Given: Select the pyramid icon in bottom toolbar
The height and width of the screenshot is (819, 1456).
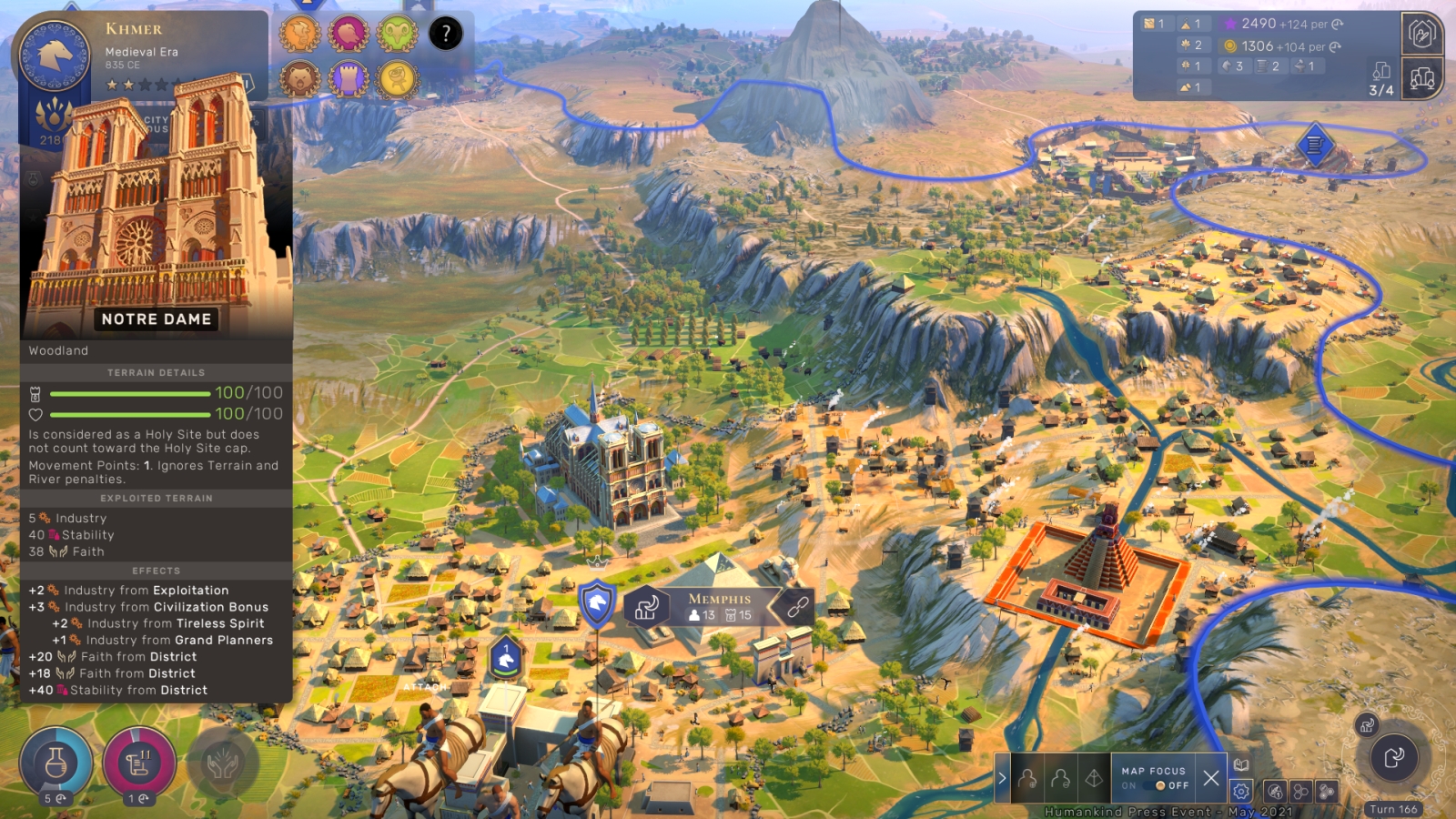Looking at the screenshot, I should (x=1094, y=778).
